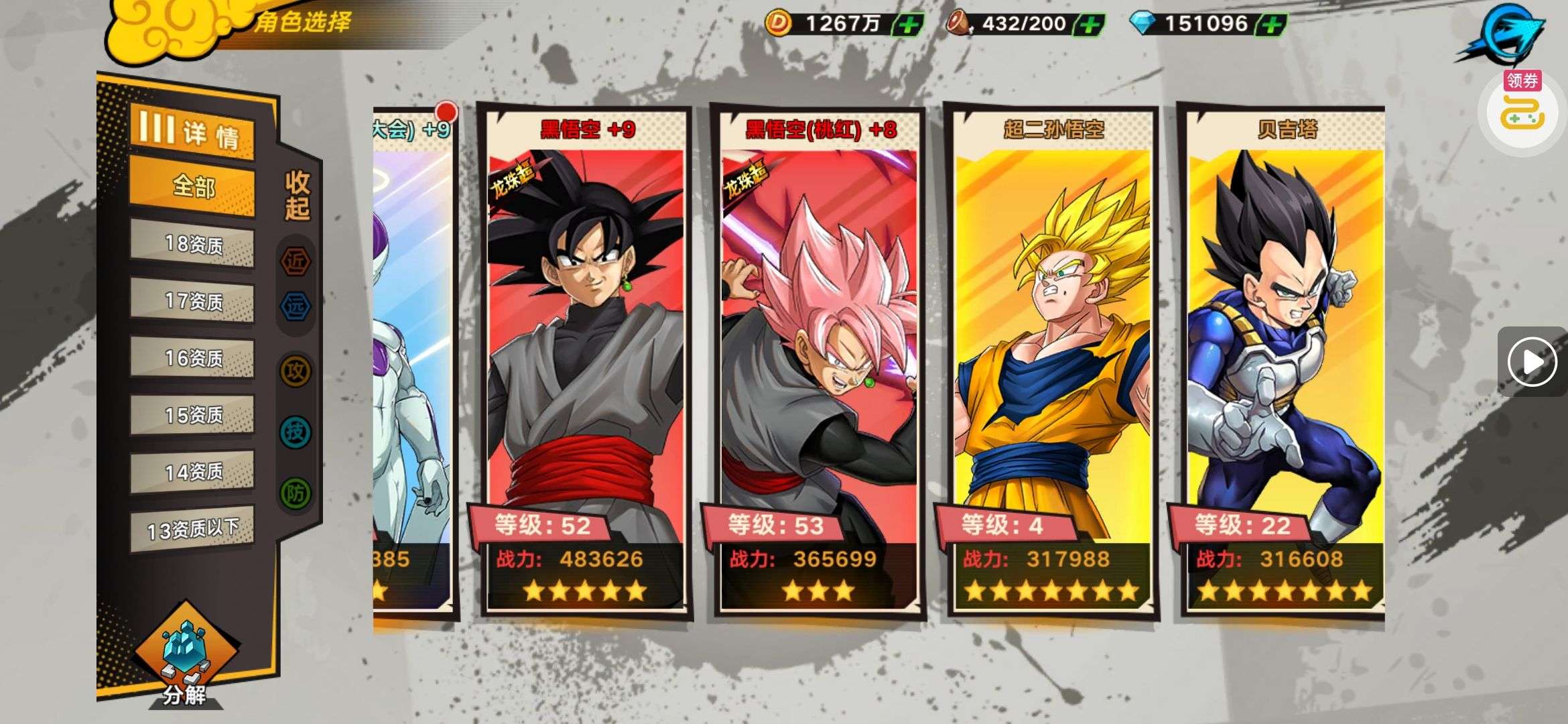Collapse the filter panel with 收起
1568x724 pixels.
click(x=297, y=195)
